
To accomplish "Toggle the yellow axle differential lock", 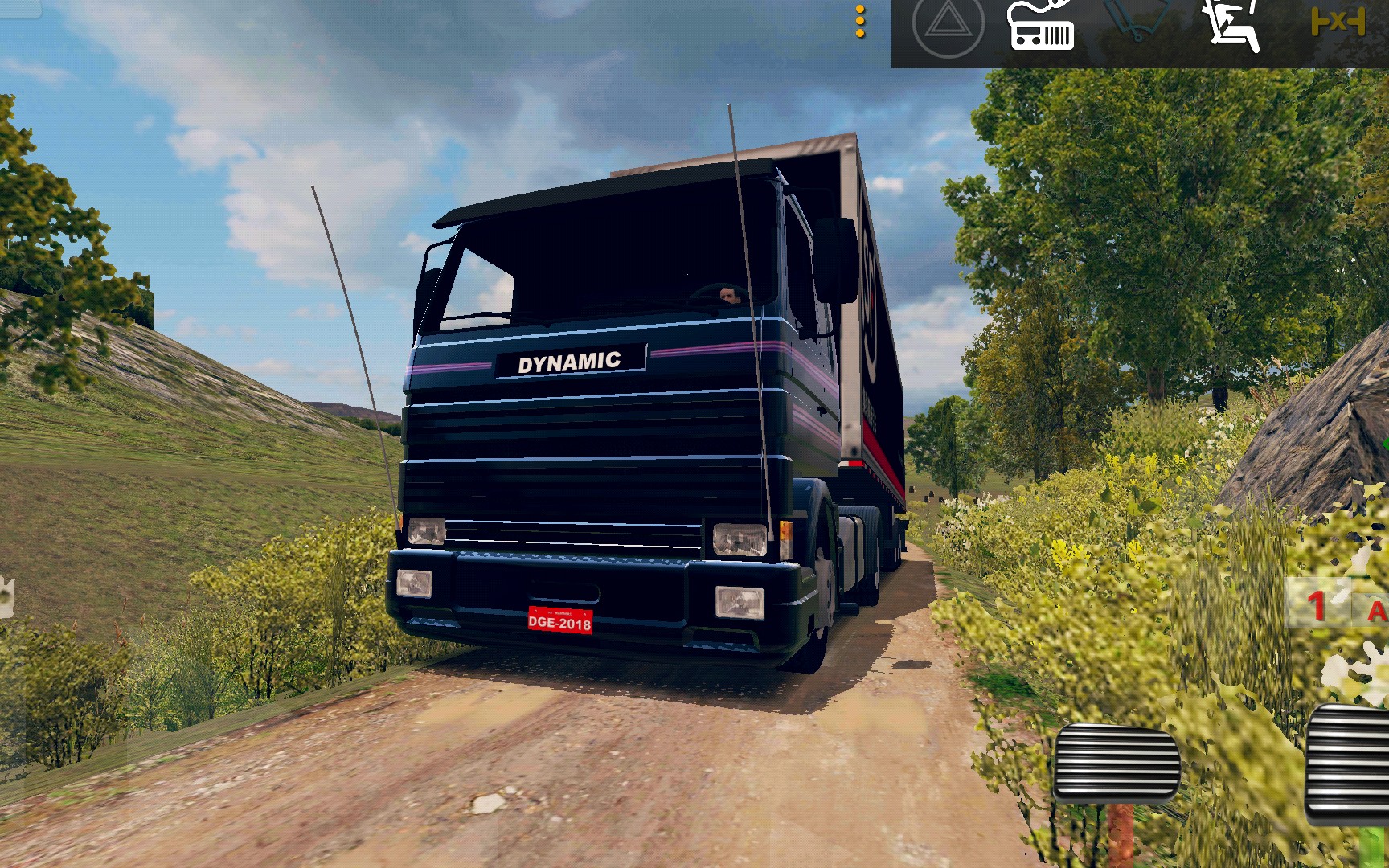I will (1338, 22).
